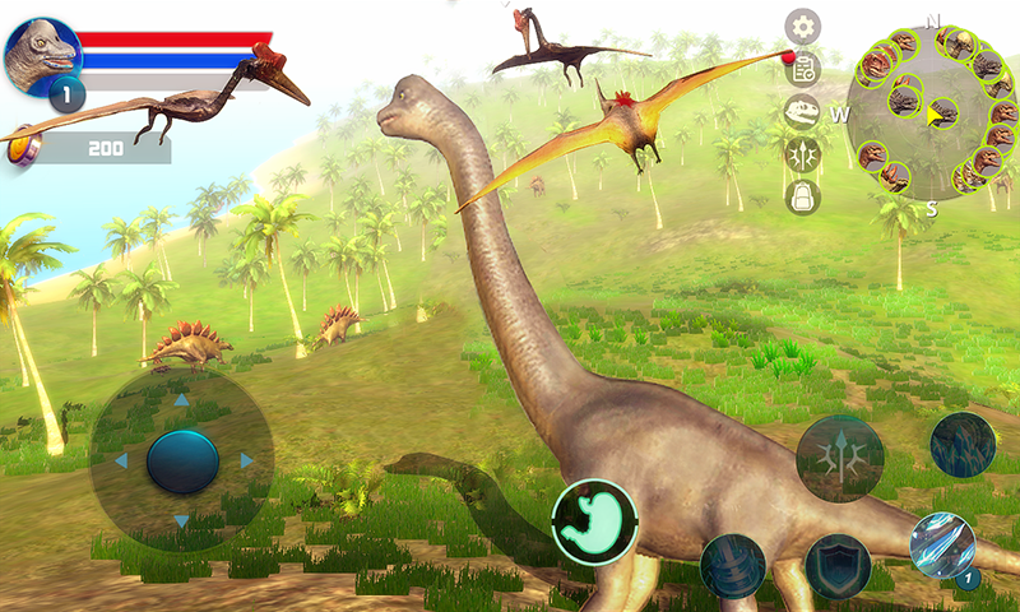Tap the joystick's left arrow

pos(121,461)
